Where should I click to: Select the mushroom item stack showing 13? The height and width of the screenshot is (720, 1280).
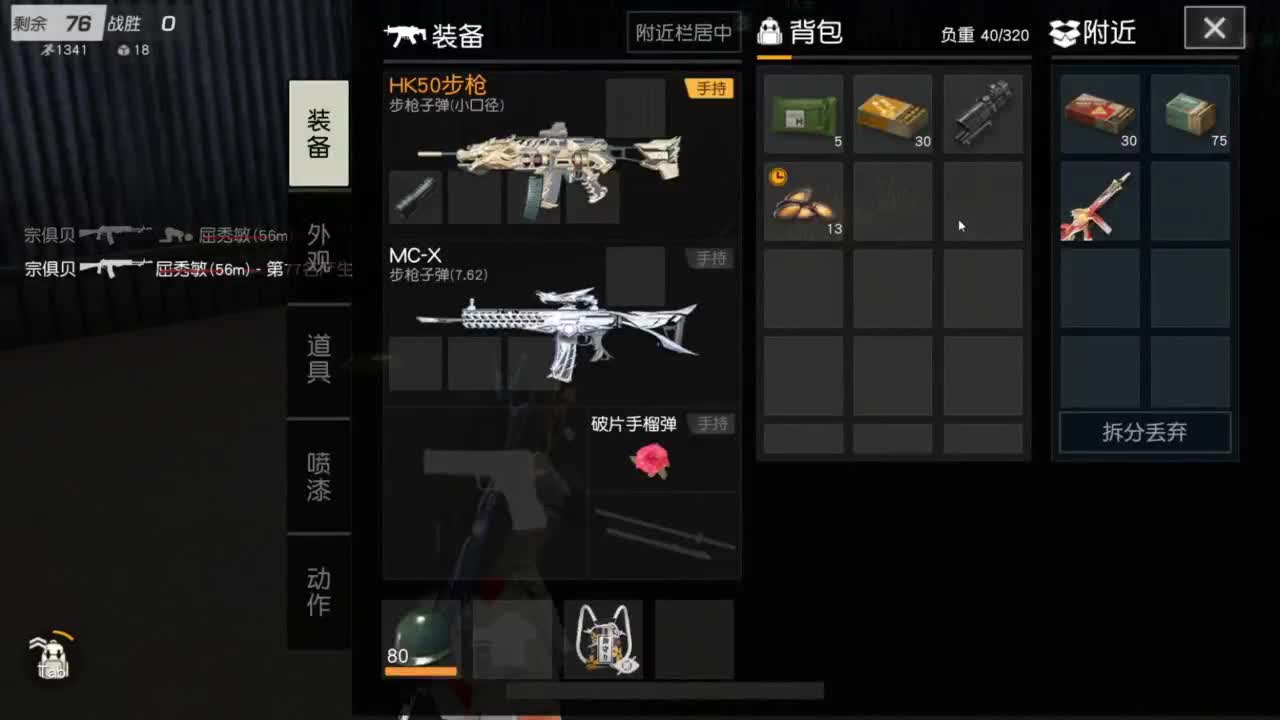[x=805, y=203]
